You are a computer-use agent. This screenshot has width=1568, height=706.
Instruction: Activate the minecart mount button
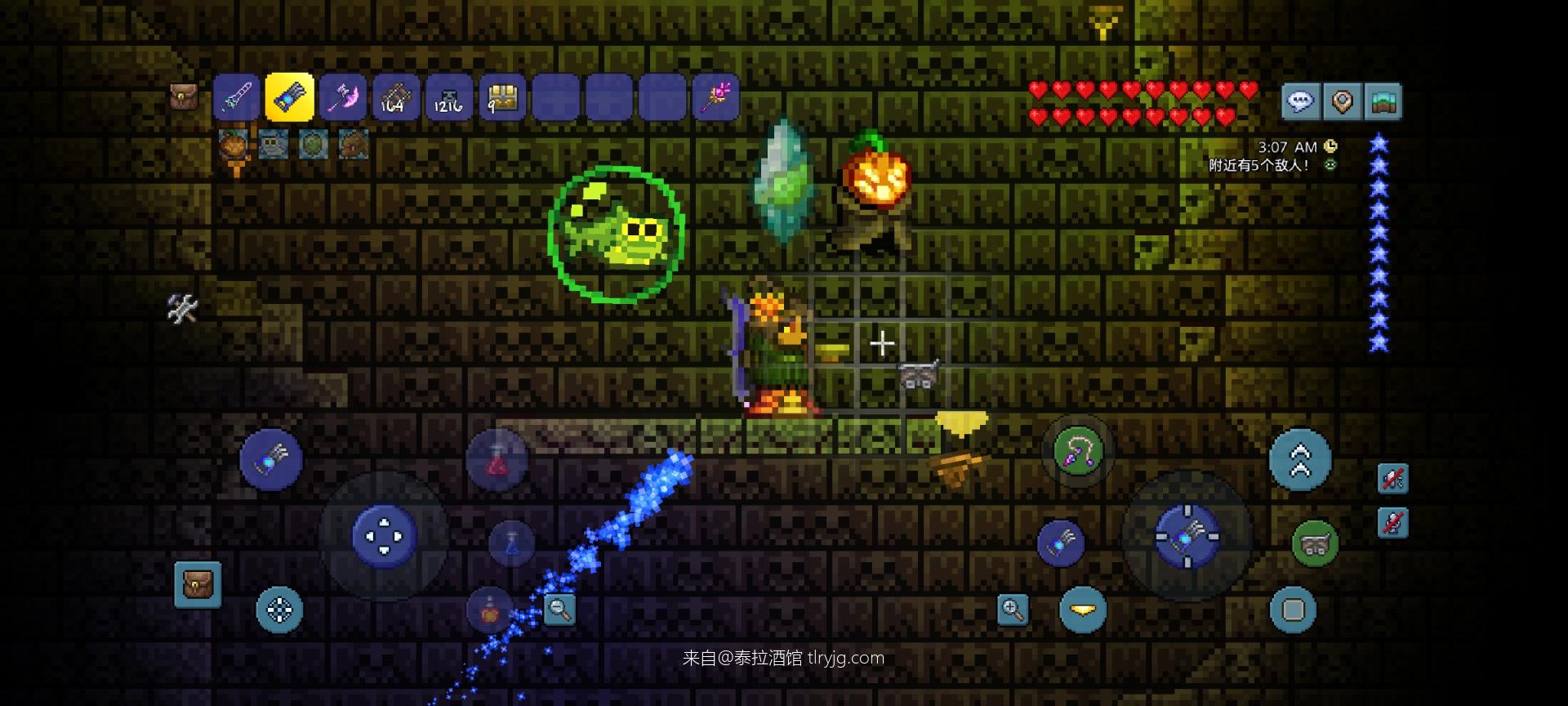coord(1314,543)
